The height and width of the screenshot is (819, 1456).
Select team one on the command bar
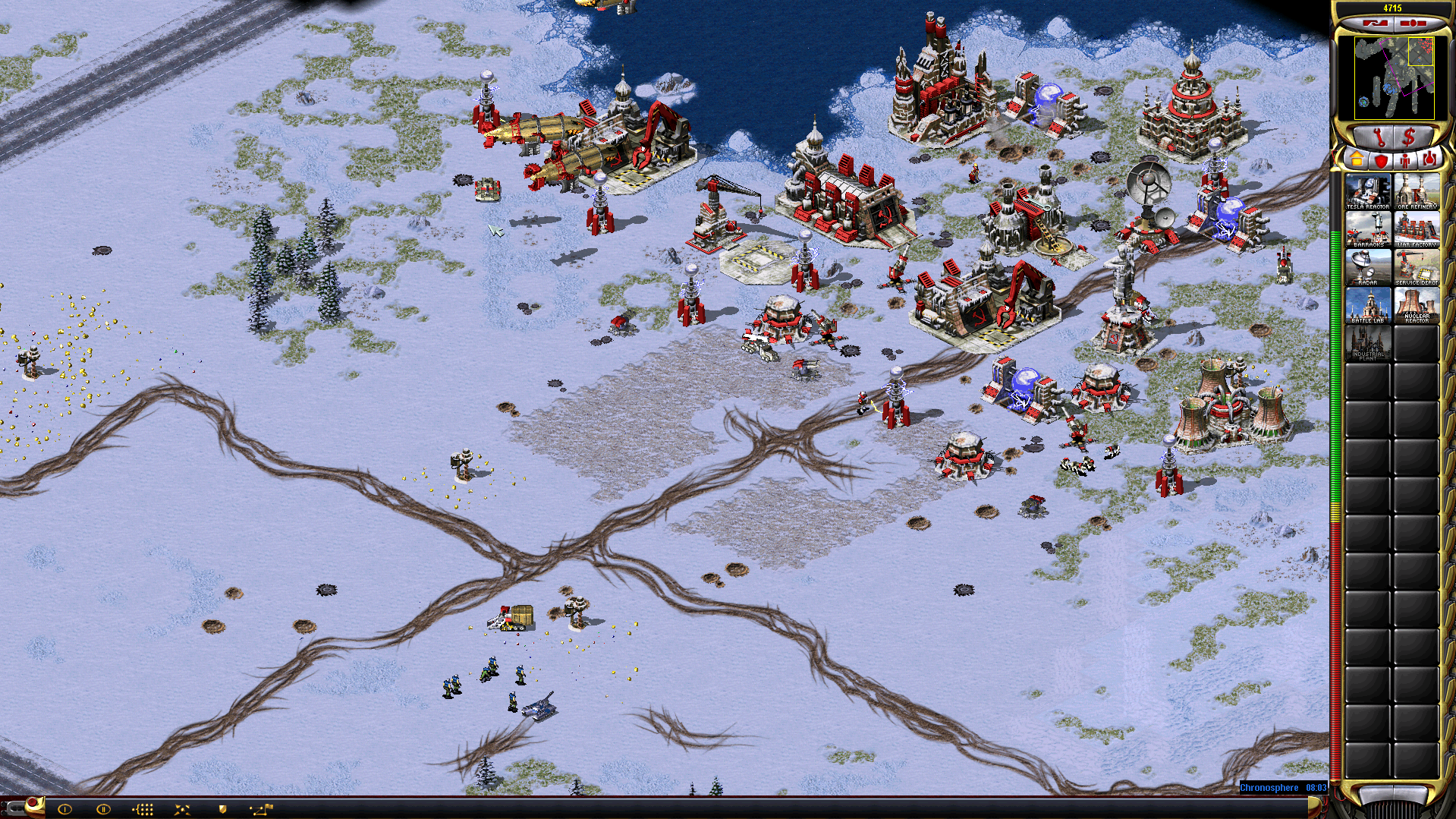(64, 809)
